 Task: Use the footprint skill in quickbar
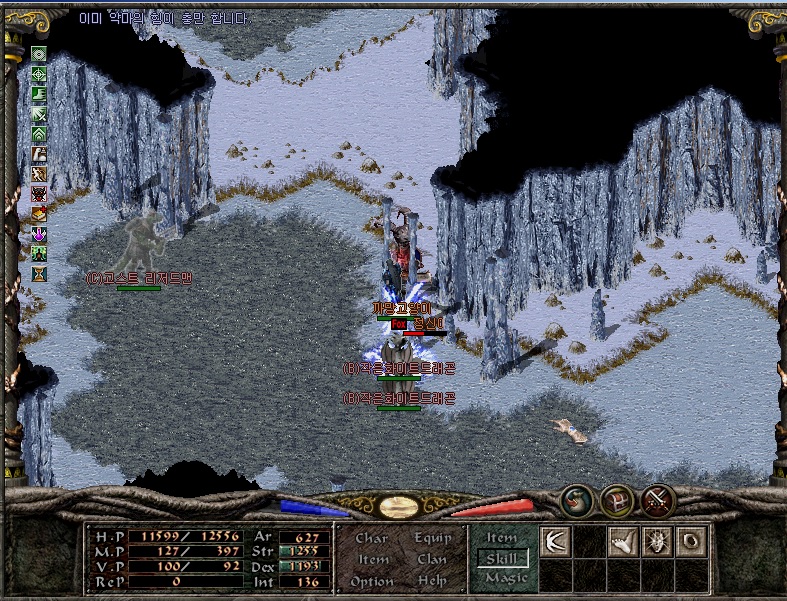623,541
